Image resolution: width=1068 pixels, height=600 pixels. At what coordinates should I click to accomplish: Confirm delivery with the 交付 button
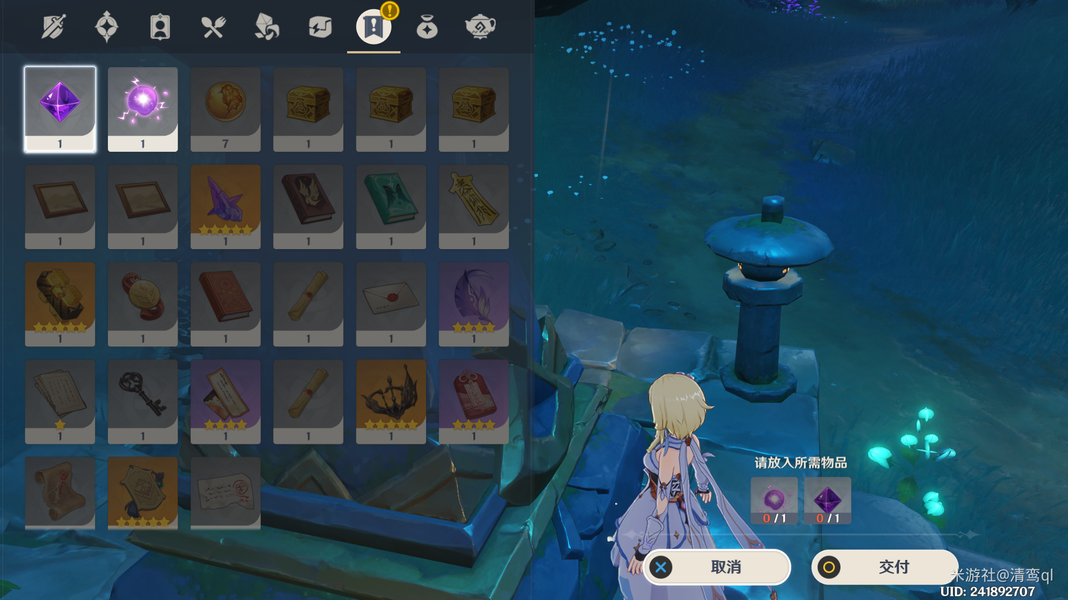tap(885, 567)
